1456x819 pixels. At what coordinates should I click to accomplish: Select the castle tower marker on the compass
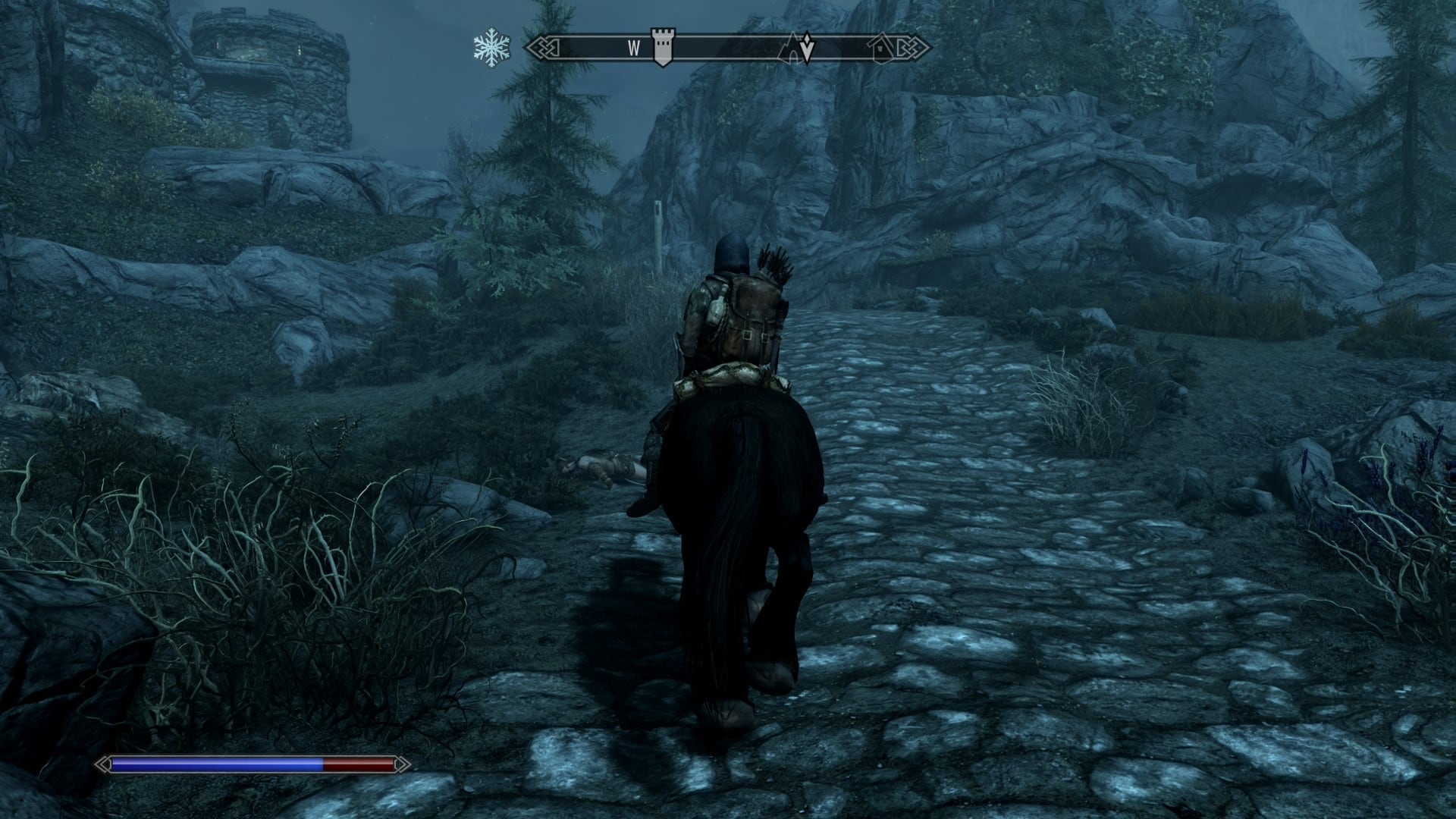[x=663, y=49]
